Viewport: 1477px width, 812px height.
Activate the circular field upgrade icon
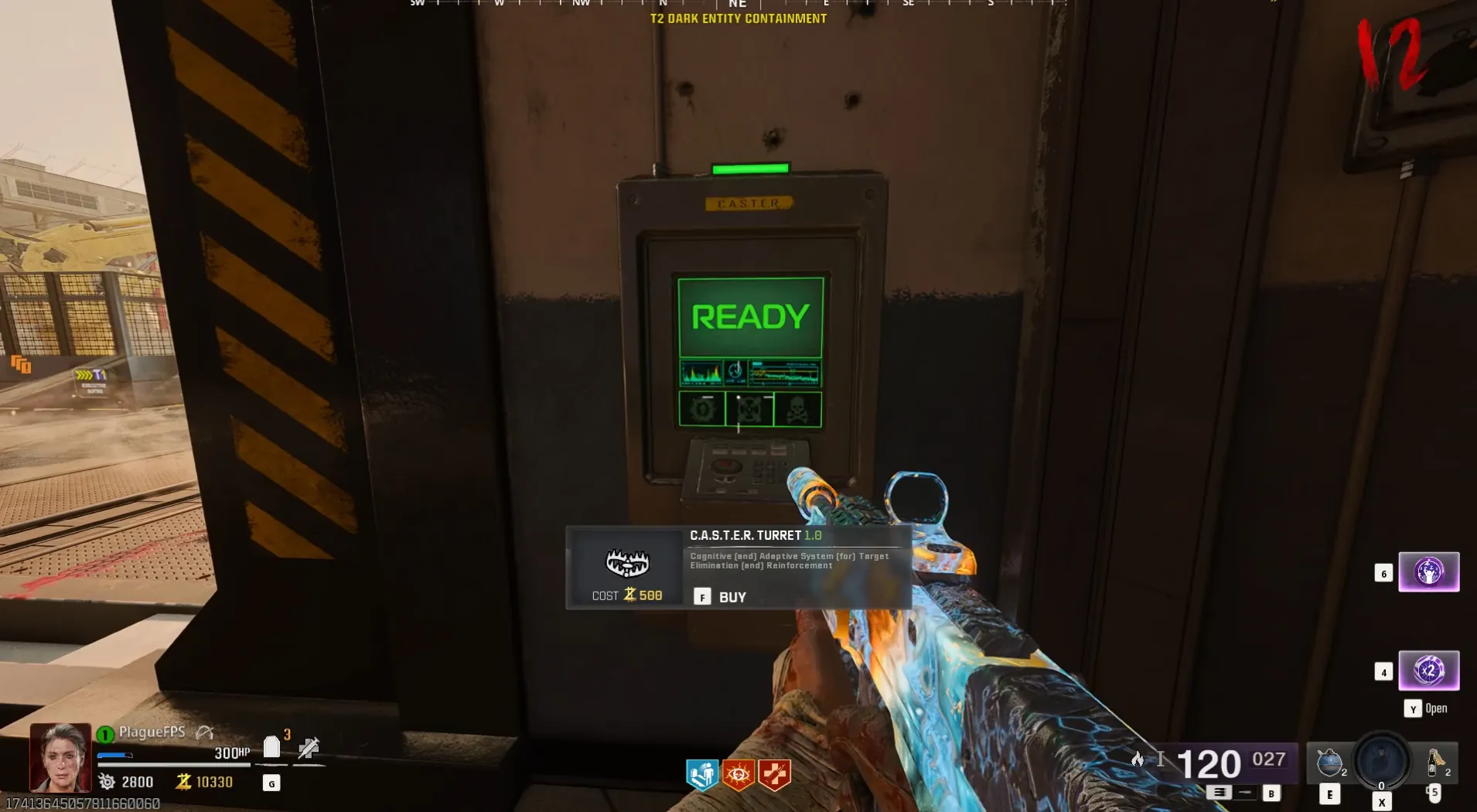[1381, 759]
